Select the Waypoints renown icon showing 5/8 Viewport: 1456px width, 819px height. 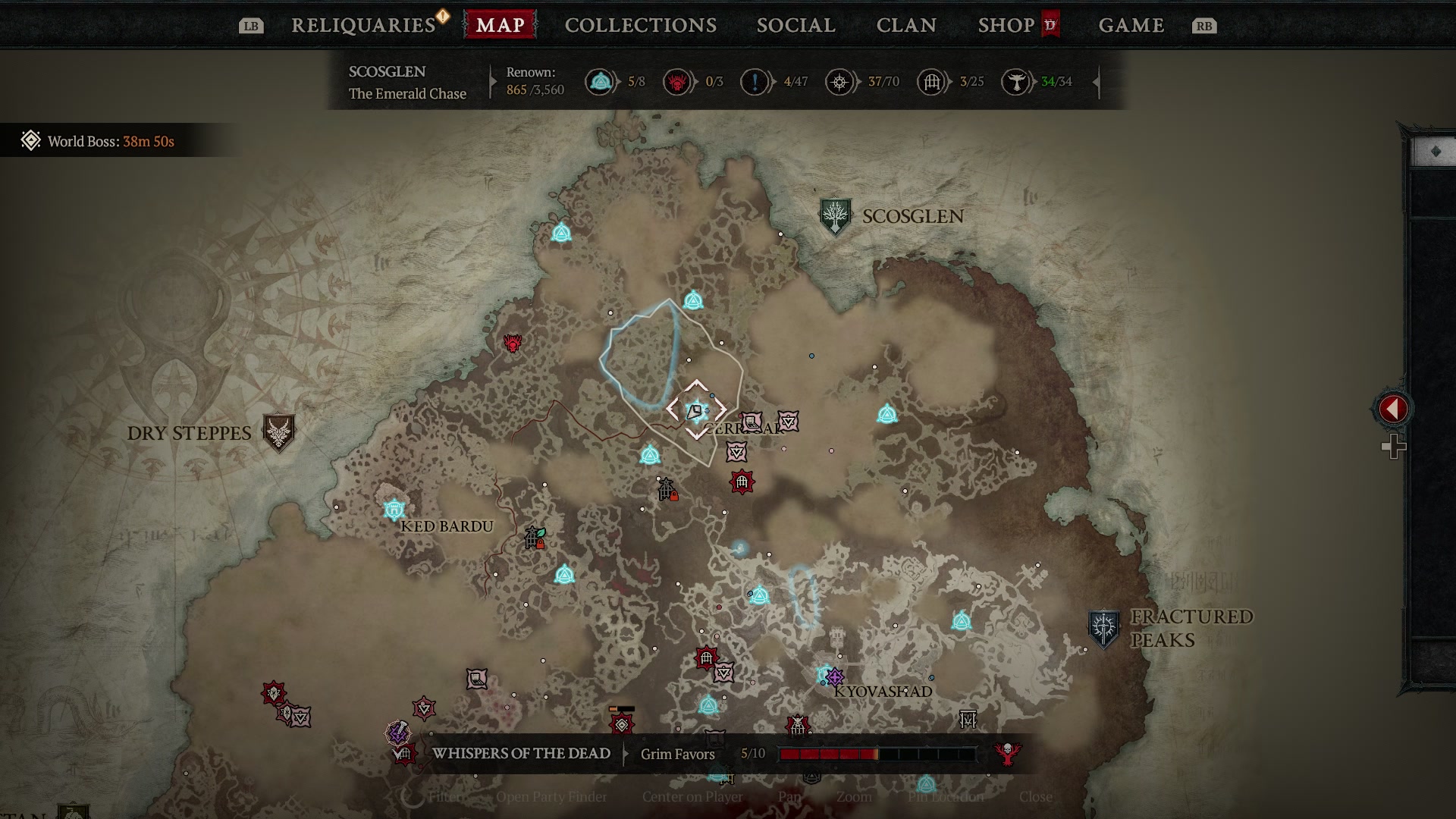tap(601, 82)
